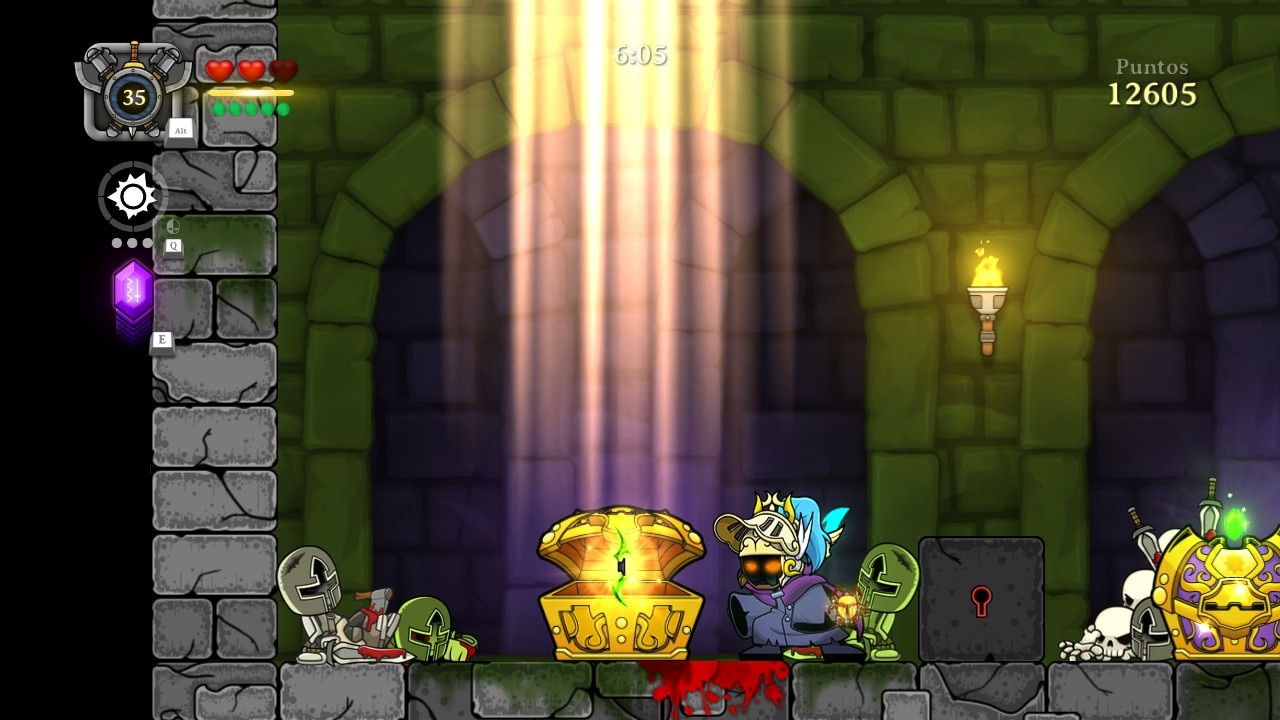Image resolution: width=1280 pixels, height=720 pixels.
Task: Select the purple rune crystal item
Action: [x=133, y=292]
